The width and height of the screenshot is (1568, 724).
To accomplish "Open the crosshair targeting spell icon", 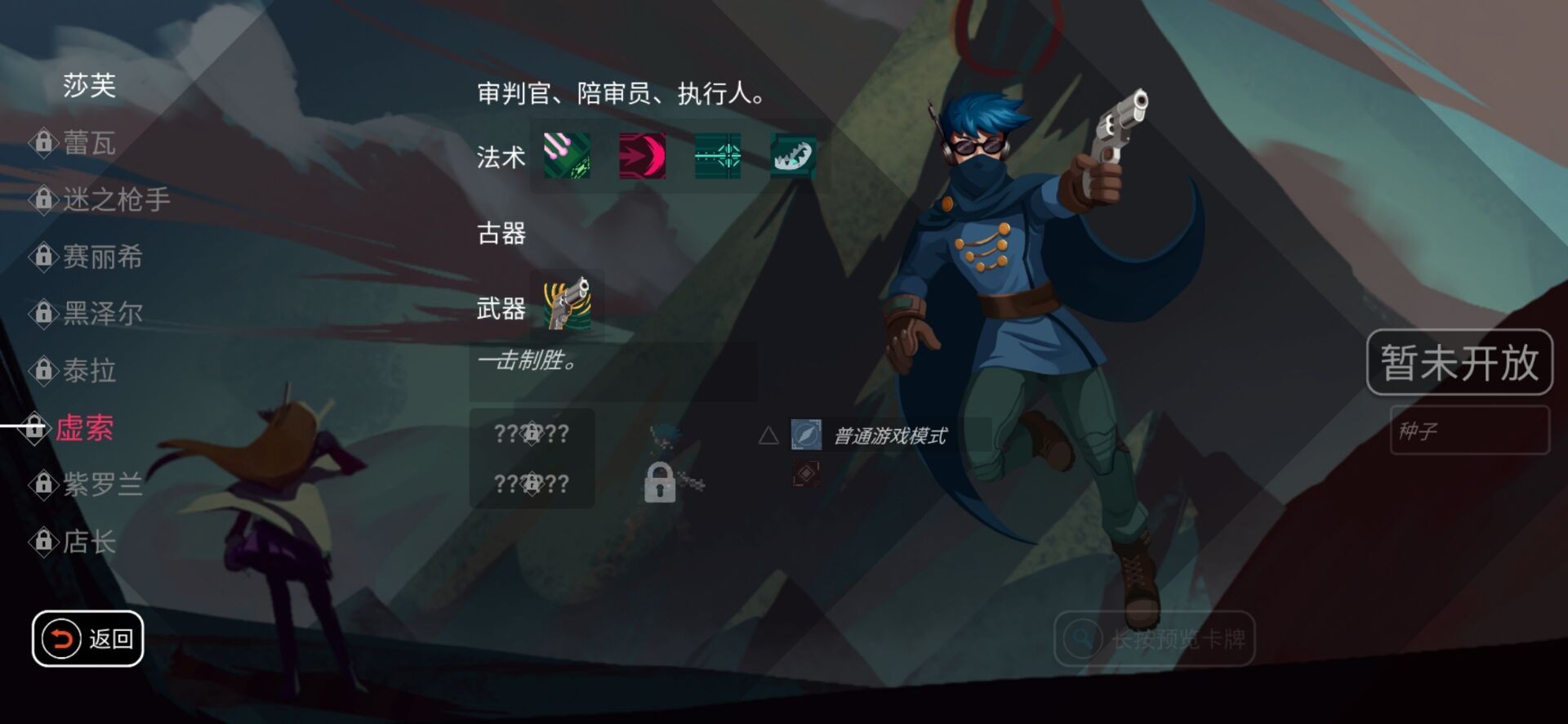I will point(717,157).
